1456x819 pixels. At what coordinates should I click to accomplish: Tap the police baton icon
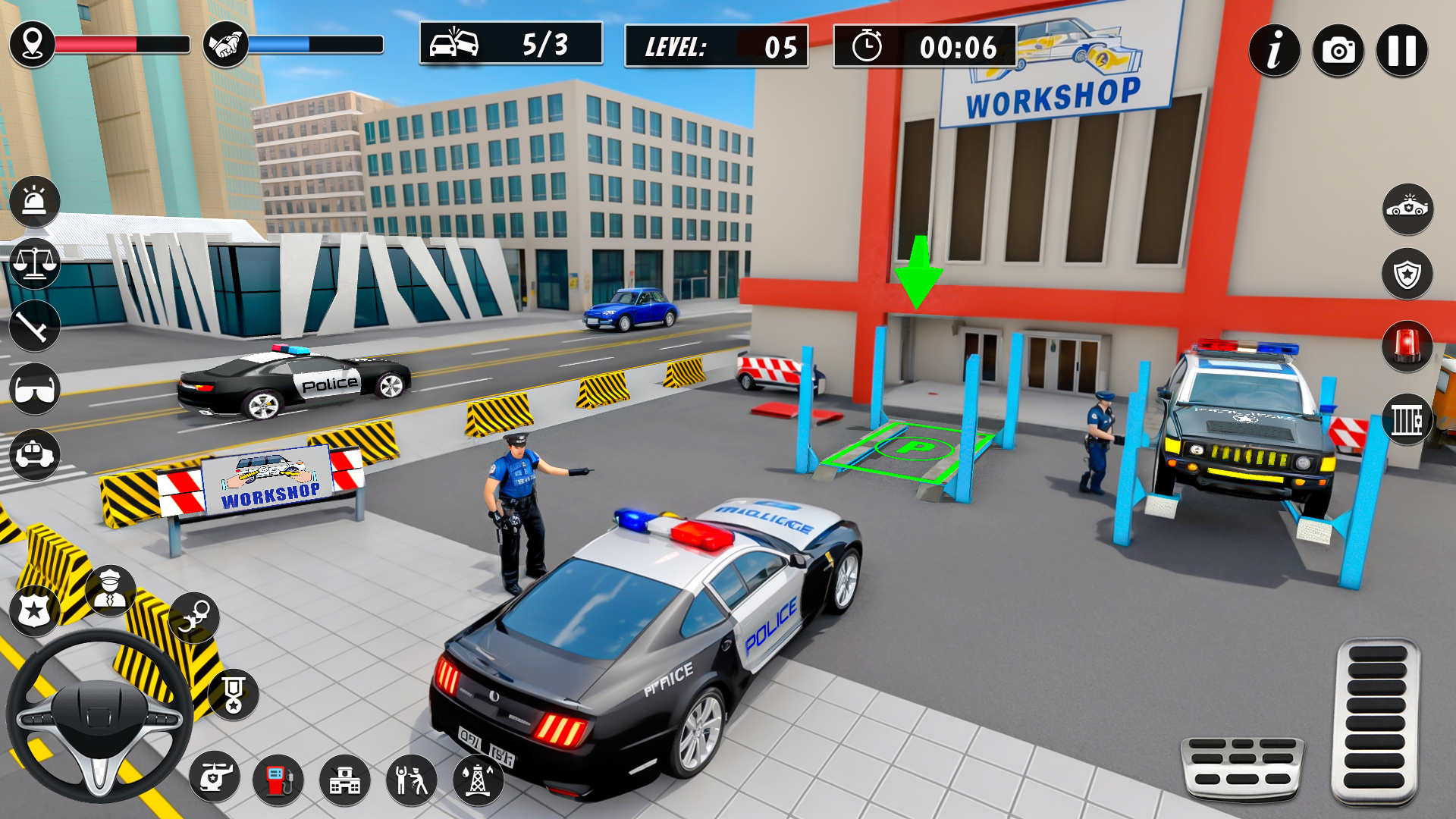tap(34, 325)
